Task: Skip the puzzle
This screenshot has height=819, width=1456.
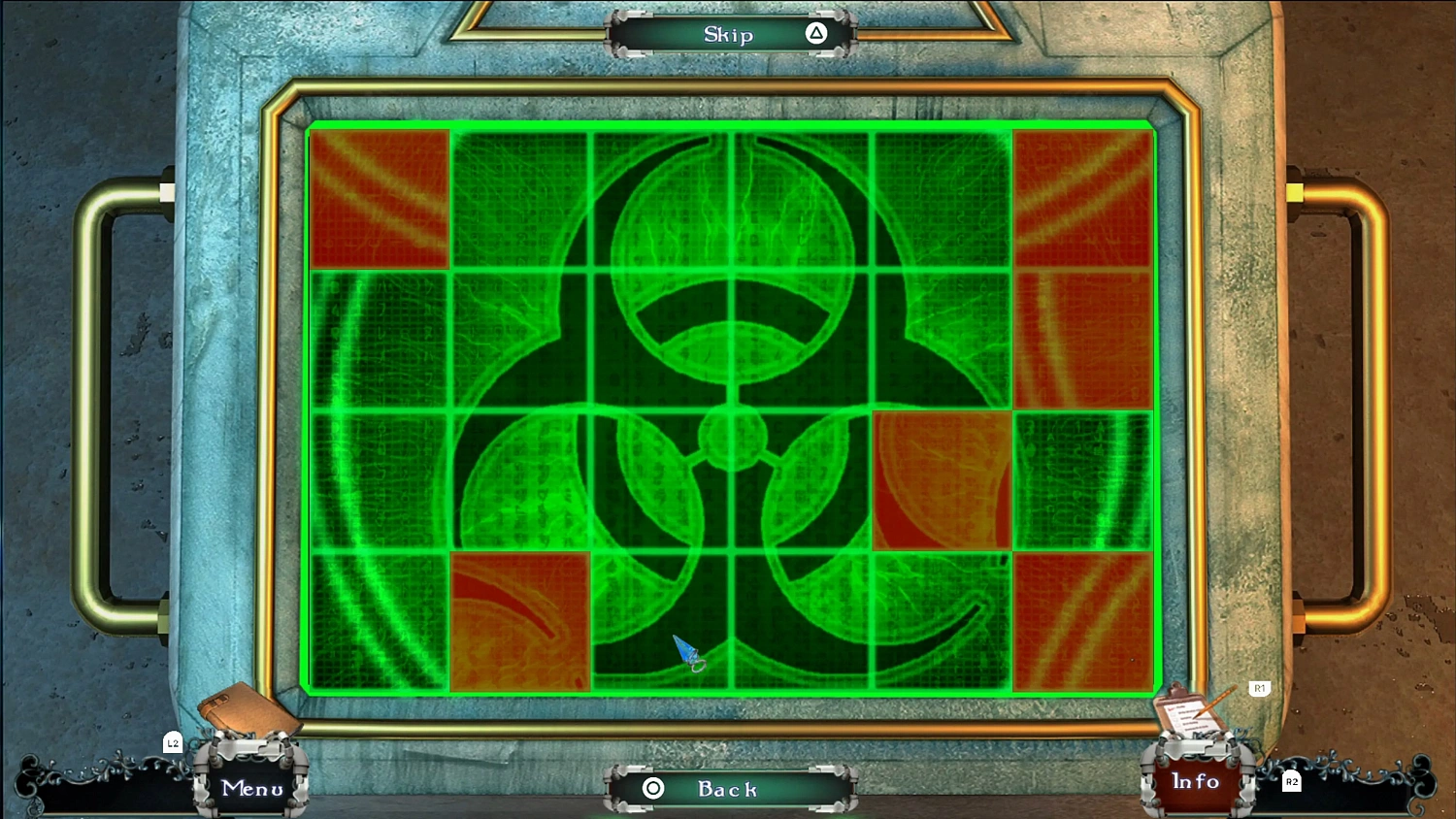Action: [727, 34]
